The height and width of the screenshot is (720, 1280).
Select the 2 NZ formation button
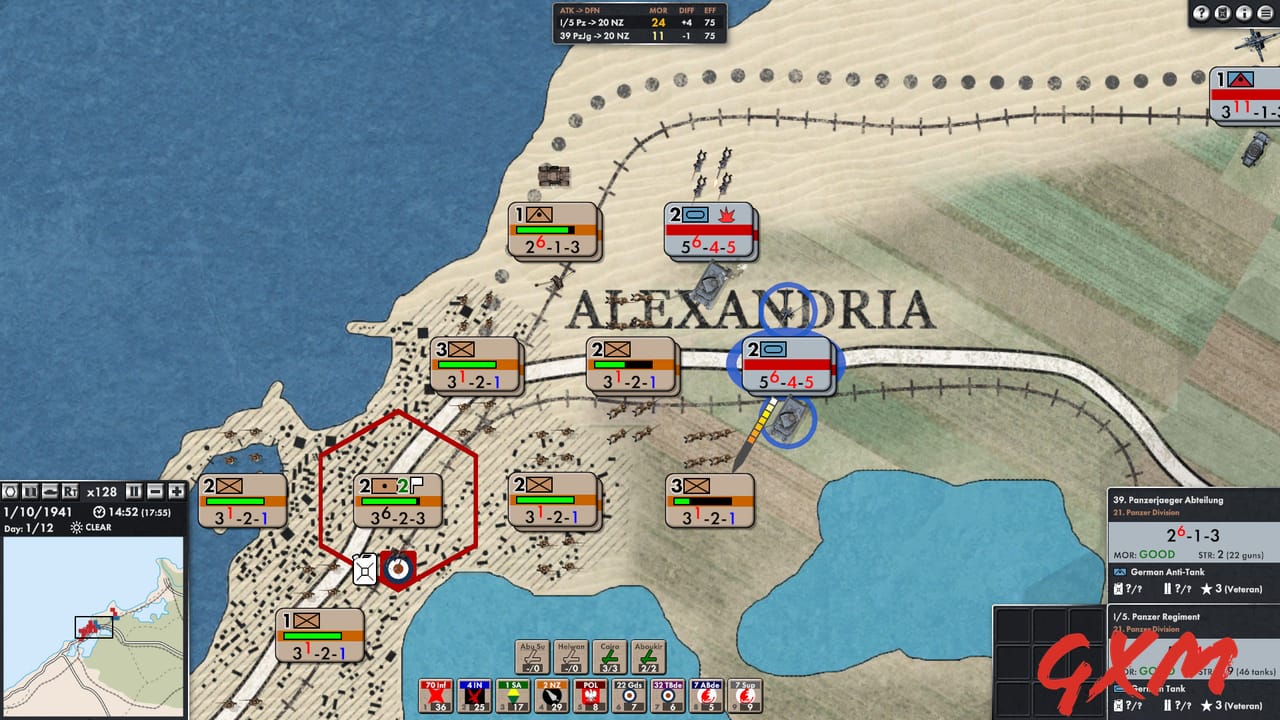551,694
